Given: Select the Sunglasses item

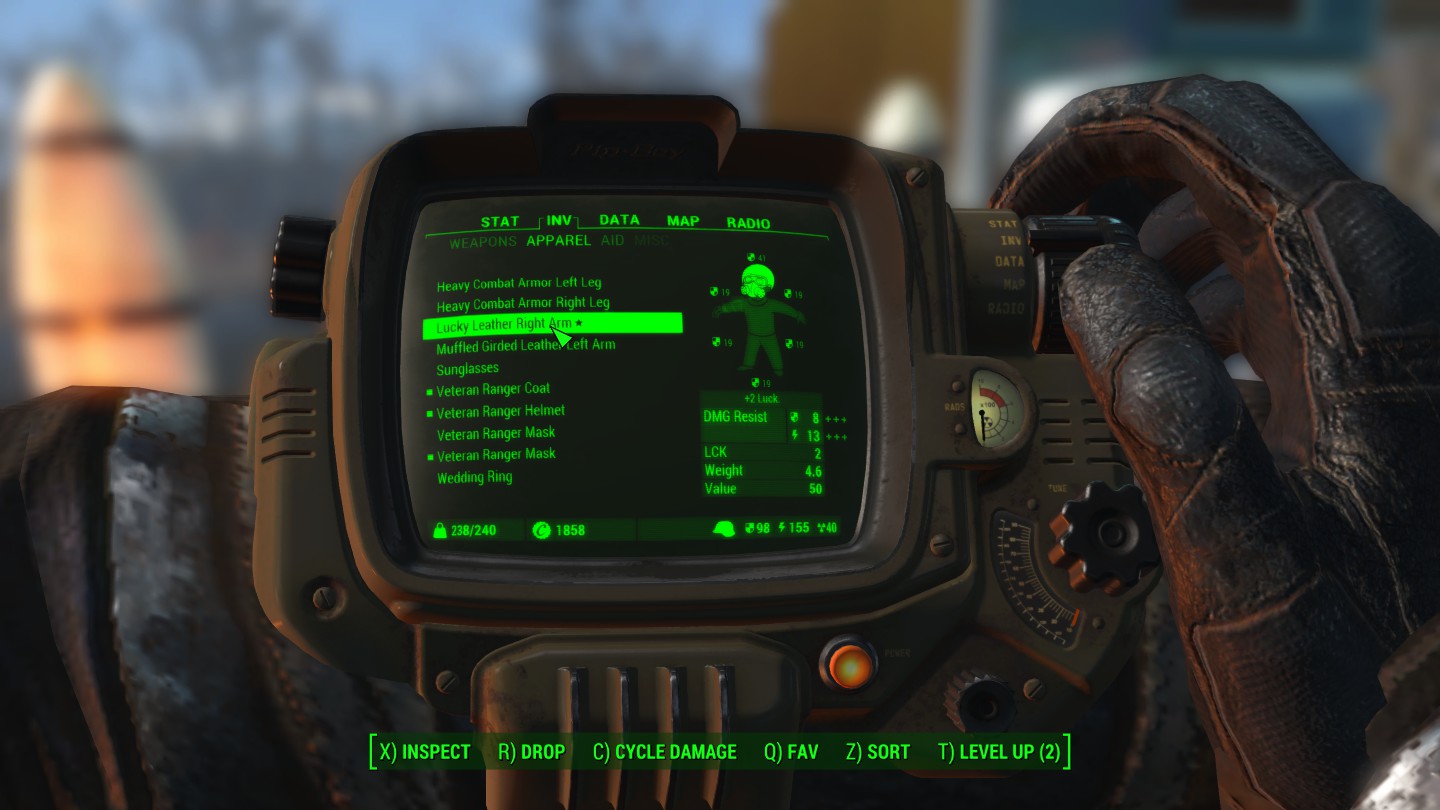Looking at the screenshot, I should coord(467,369).
